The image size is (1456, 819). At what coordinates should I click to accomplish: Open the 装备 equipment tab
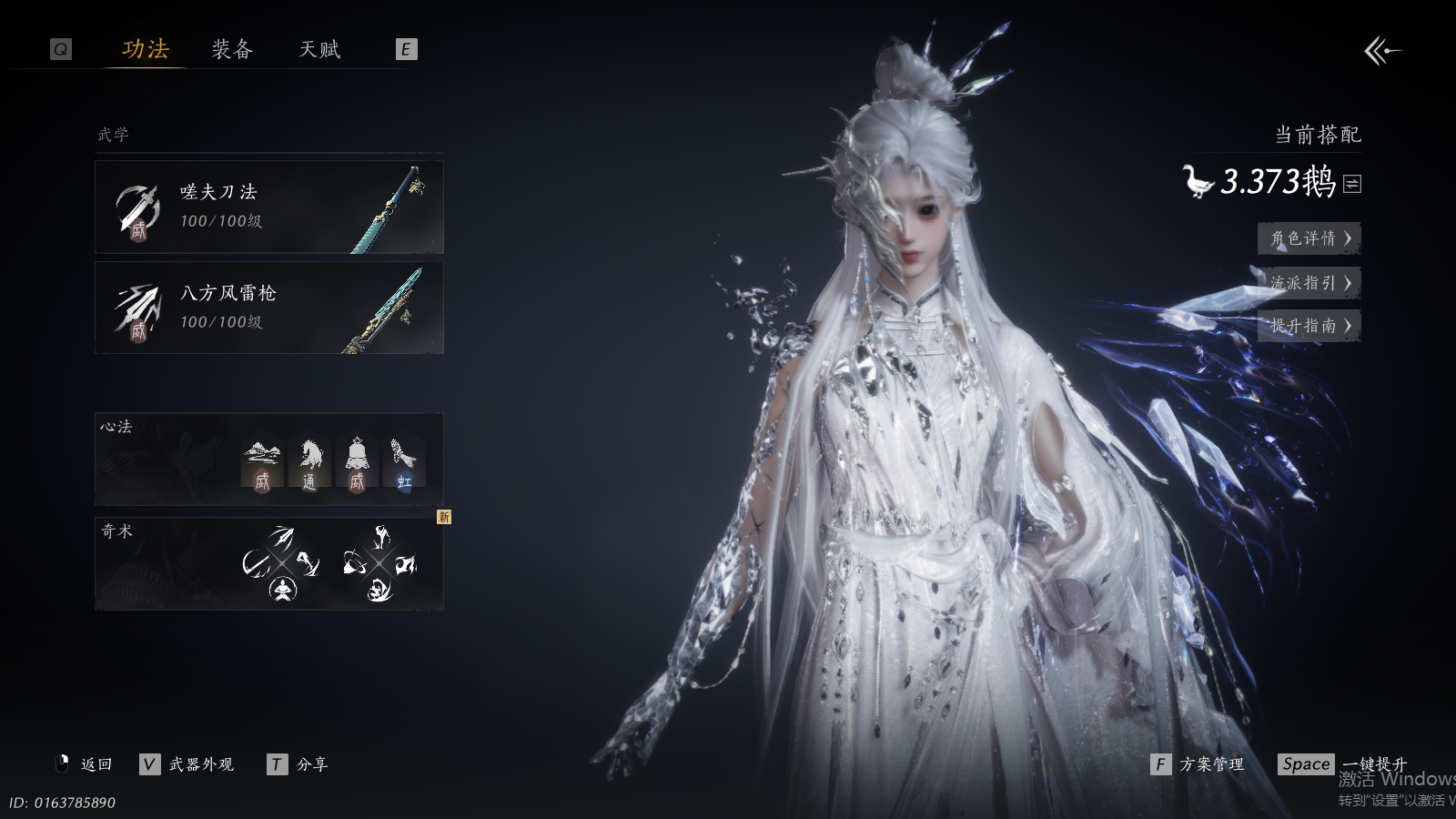coord(232,49)
